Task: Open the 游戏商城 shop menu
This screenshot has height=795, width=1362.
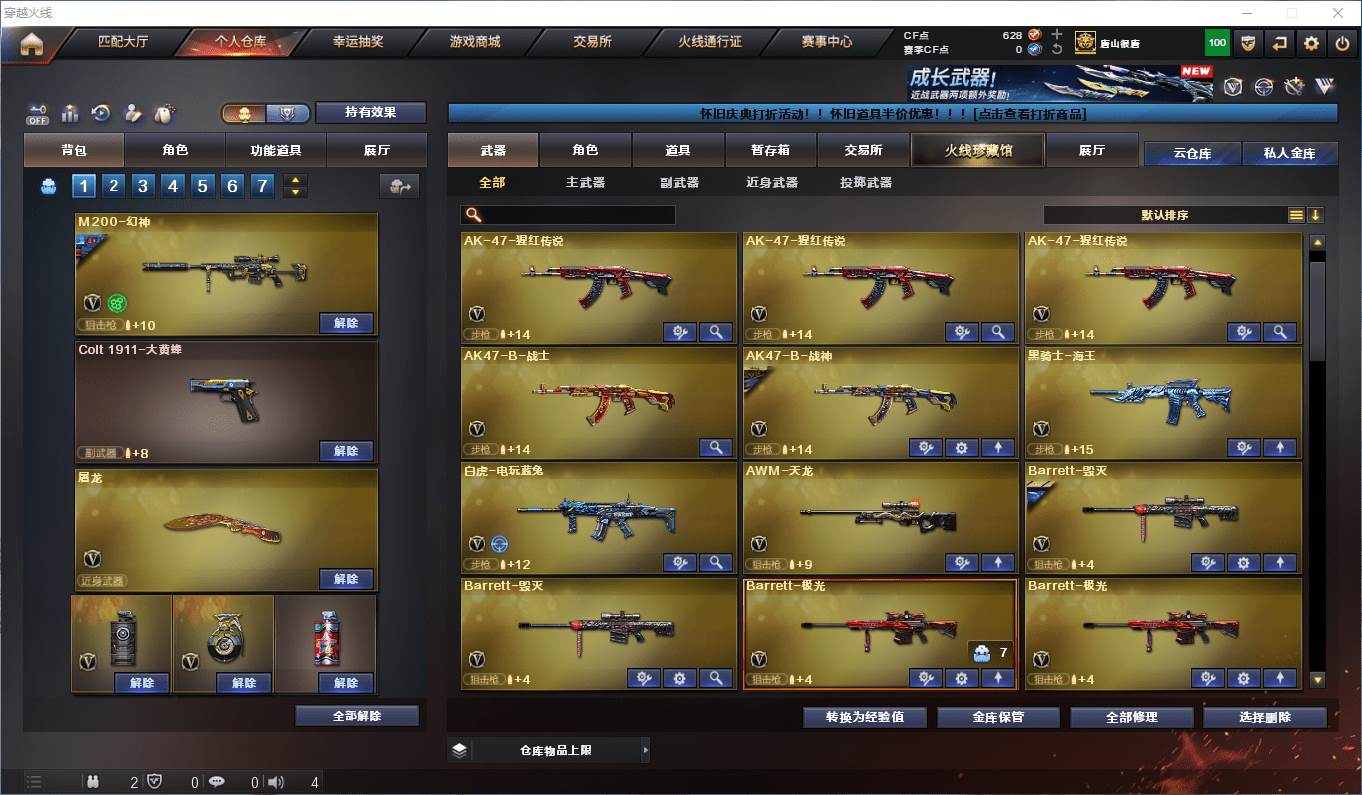Action: [x=475, y=42]
